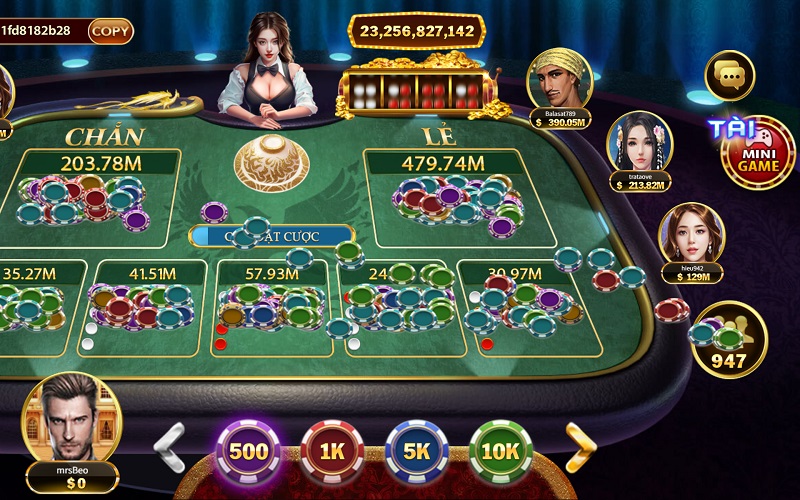Open the chat bubble icon

click(x=729, y=75)
